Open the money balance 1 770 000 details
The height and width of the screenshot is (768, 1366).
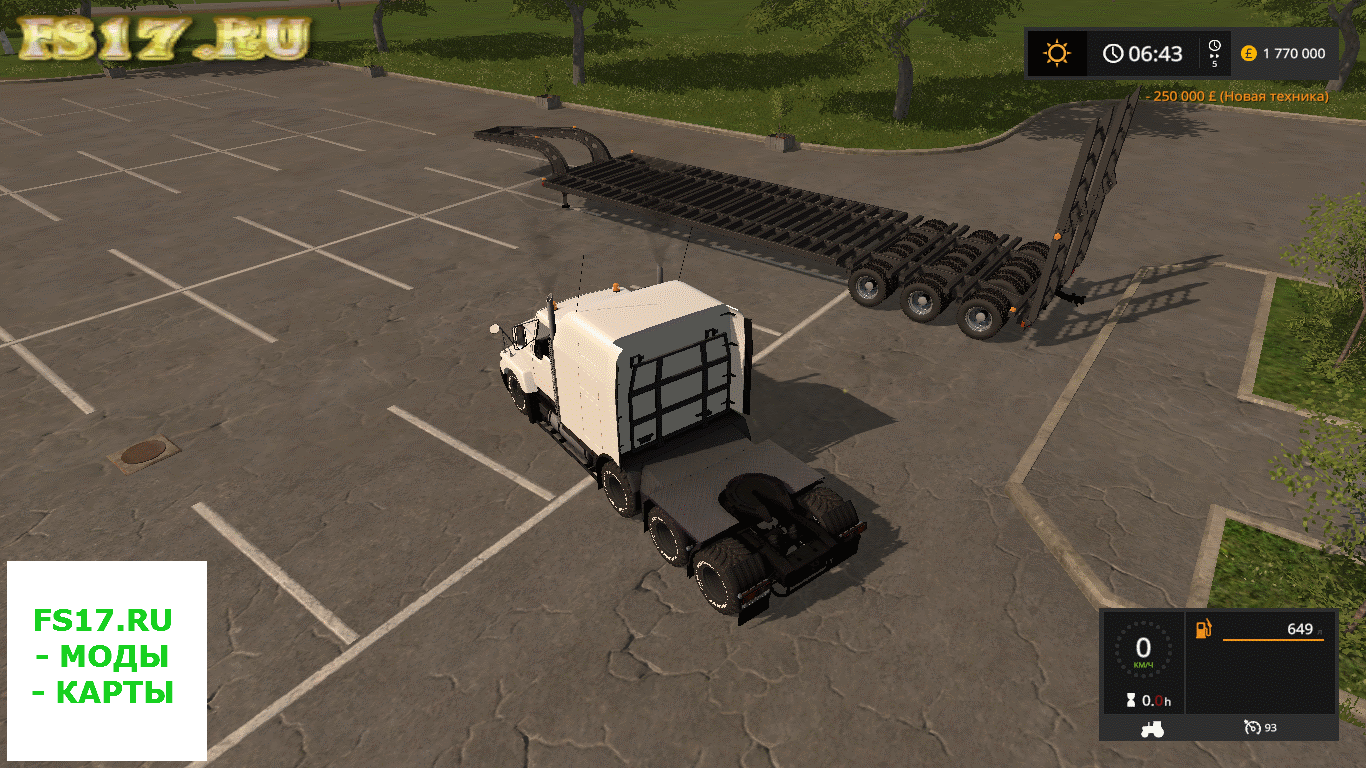click(x=1294, y=53)
